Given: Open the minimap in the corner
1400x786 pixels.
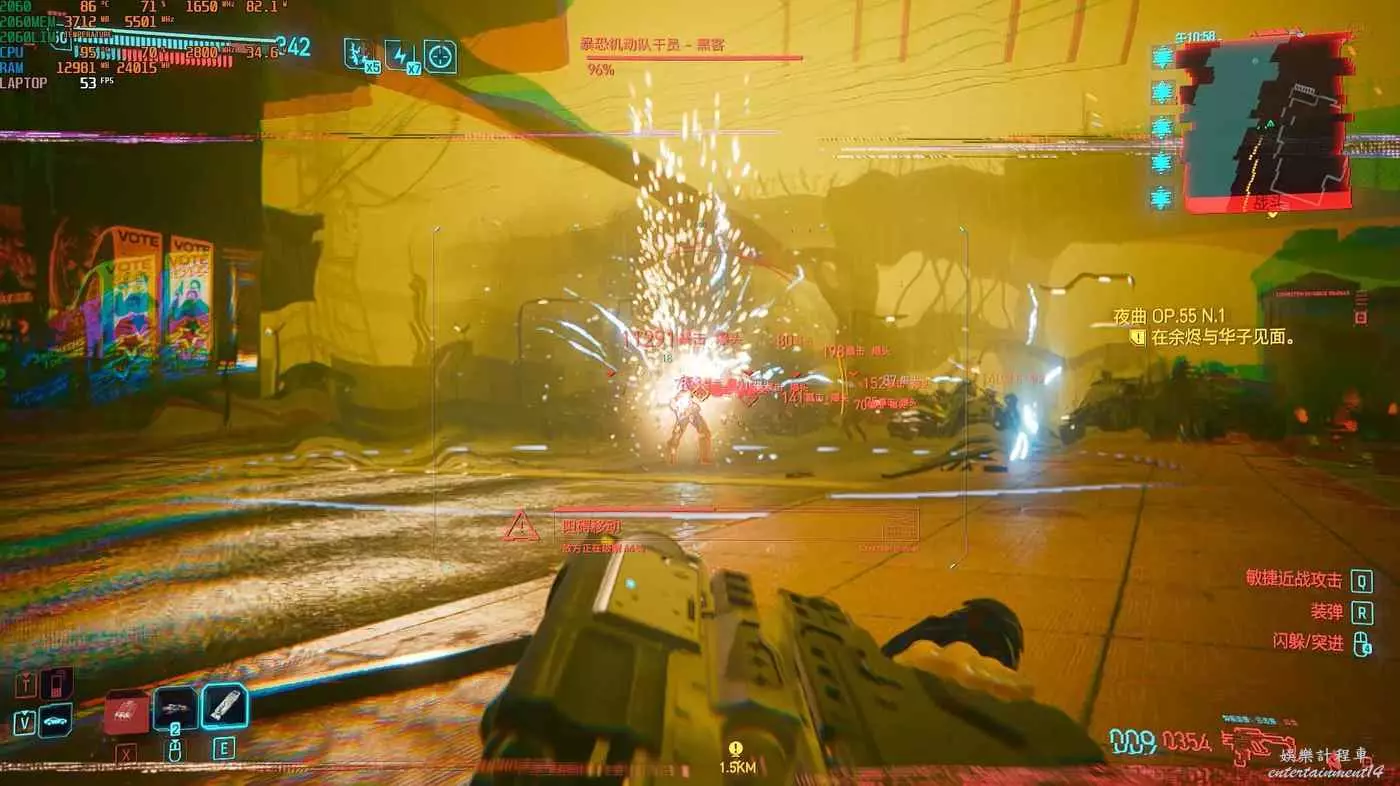Looking at the screenshot, I should click(1265, 122).
